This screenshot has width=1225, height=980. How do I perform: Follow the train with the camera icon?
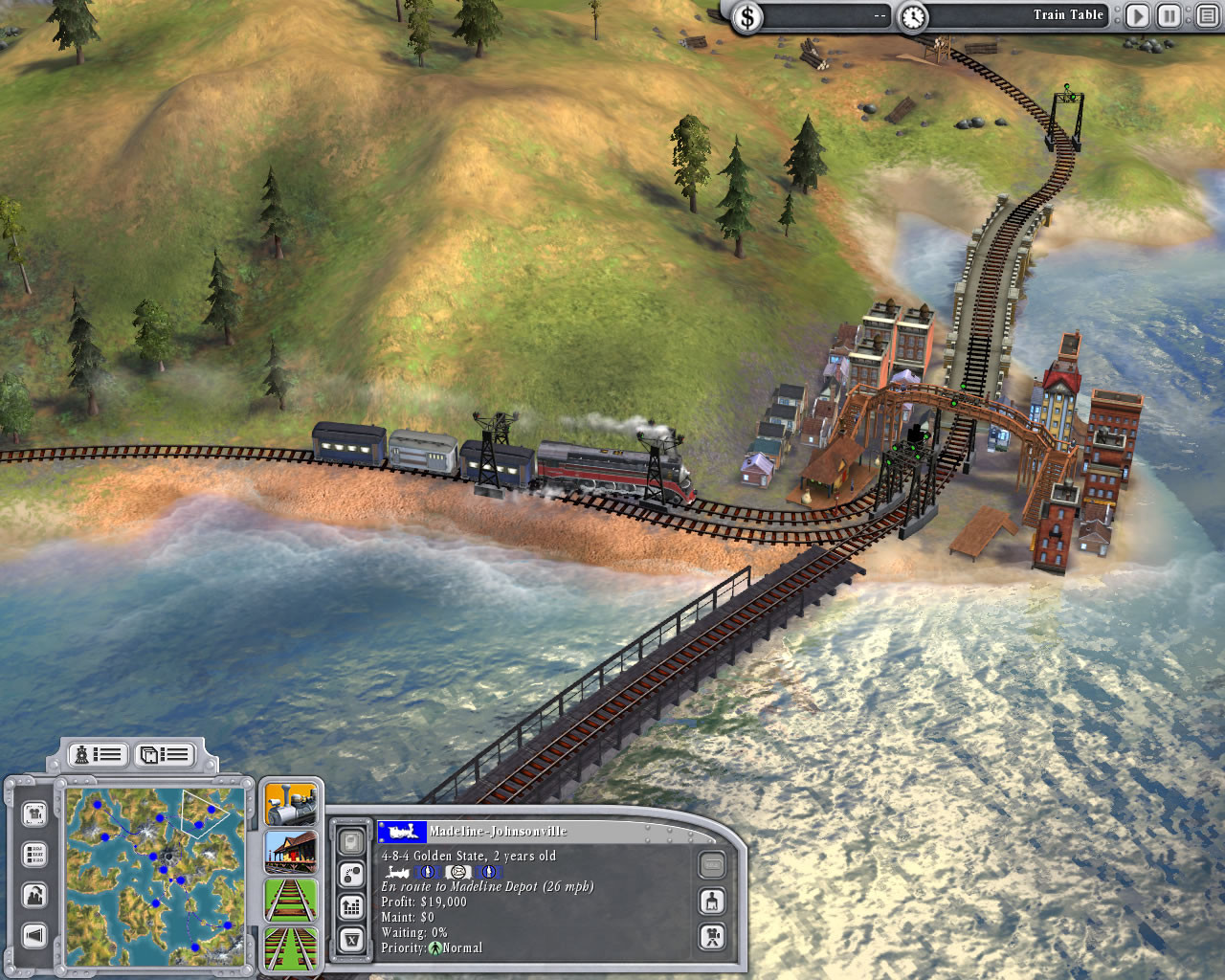(713, 938)
